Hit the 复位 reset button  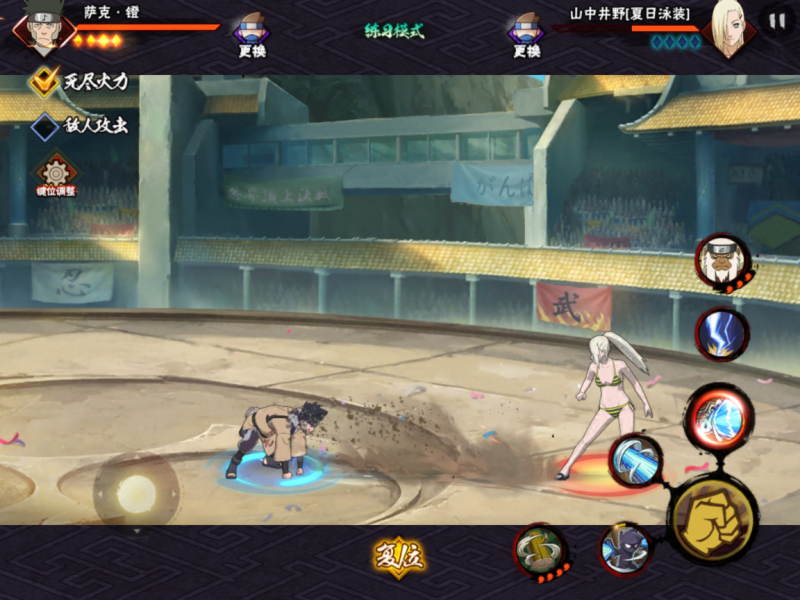pyautogui.click(x=399, y=558)
